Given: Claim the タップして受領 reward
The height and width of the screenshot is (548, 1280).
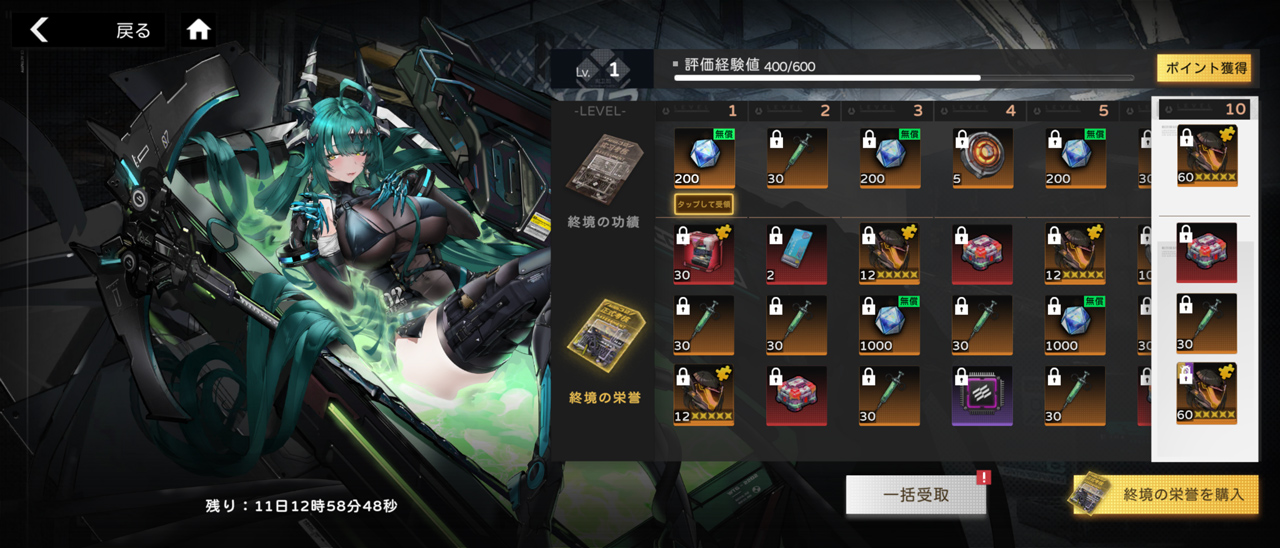Looking at the screenshot, I should tap(704, 204).
